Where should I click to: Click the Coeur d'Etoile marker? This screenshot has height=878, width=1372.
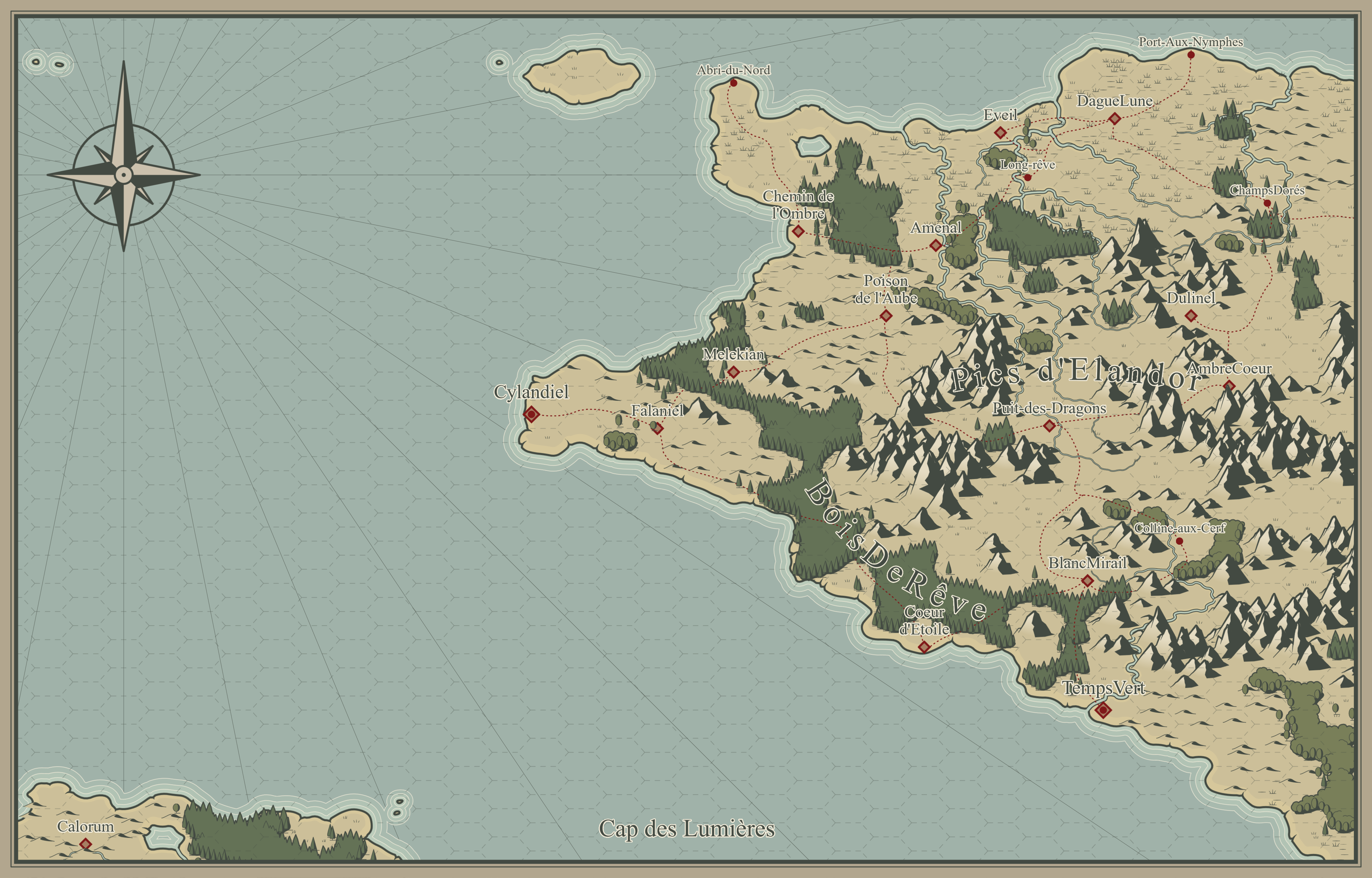(x=924, y=647)
